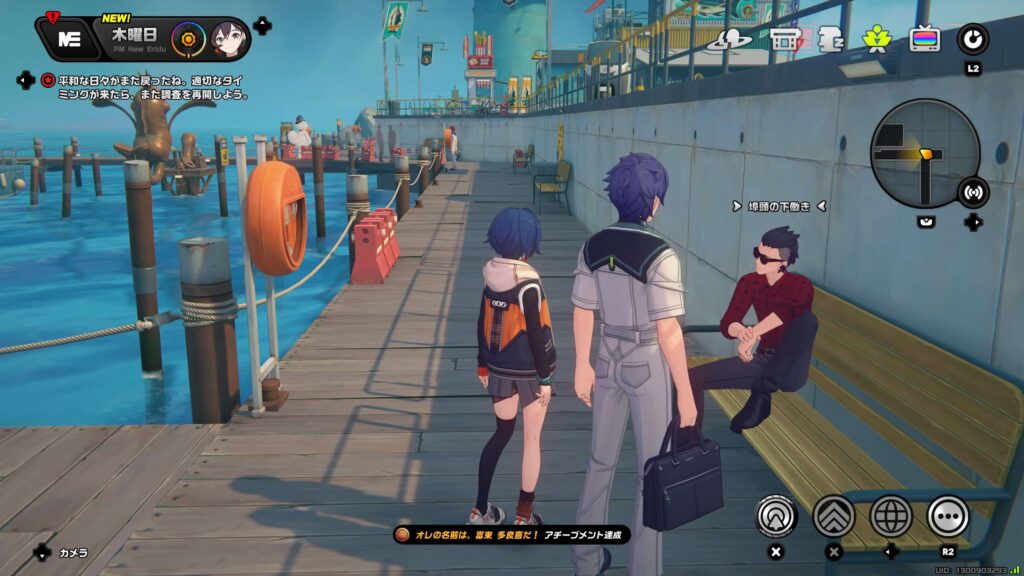1024x576 pixels.
Task: Click the round dial icon beside the TV
Action: [973, 39]
